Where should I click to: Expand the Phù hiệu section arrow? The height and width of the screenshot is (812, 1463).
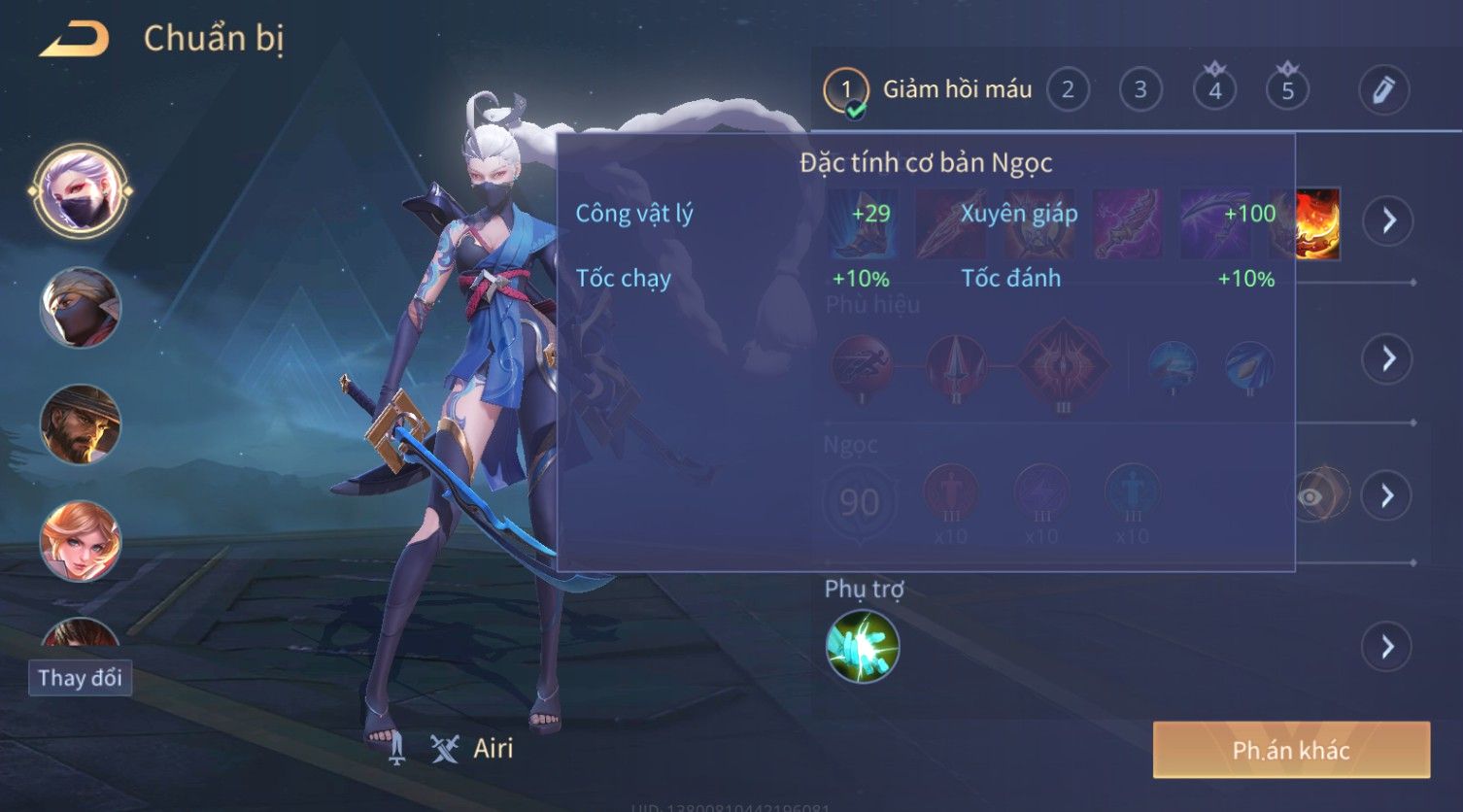click(x=1387, y=358)
